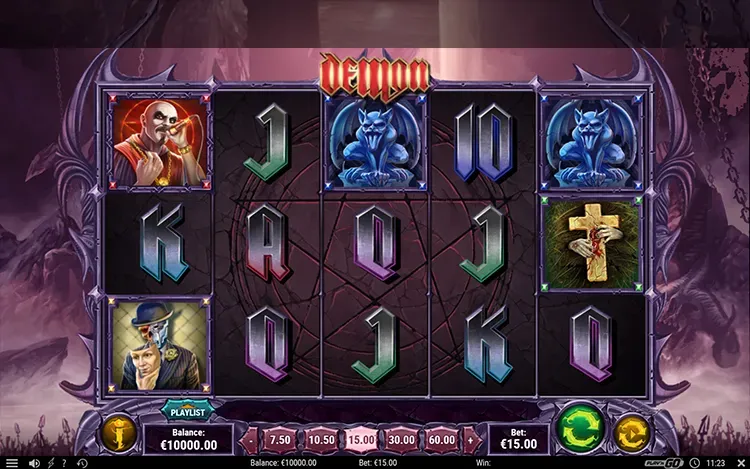The height and width of the screenshot is (469, 750).
Task: Choose the 10.50 bet value
Action: [320, 438]
